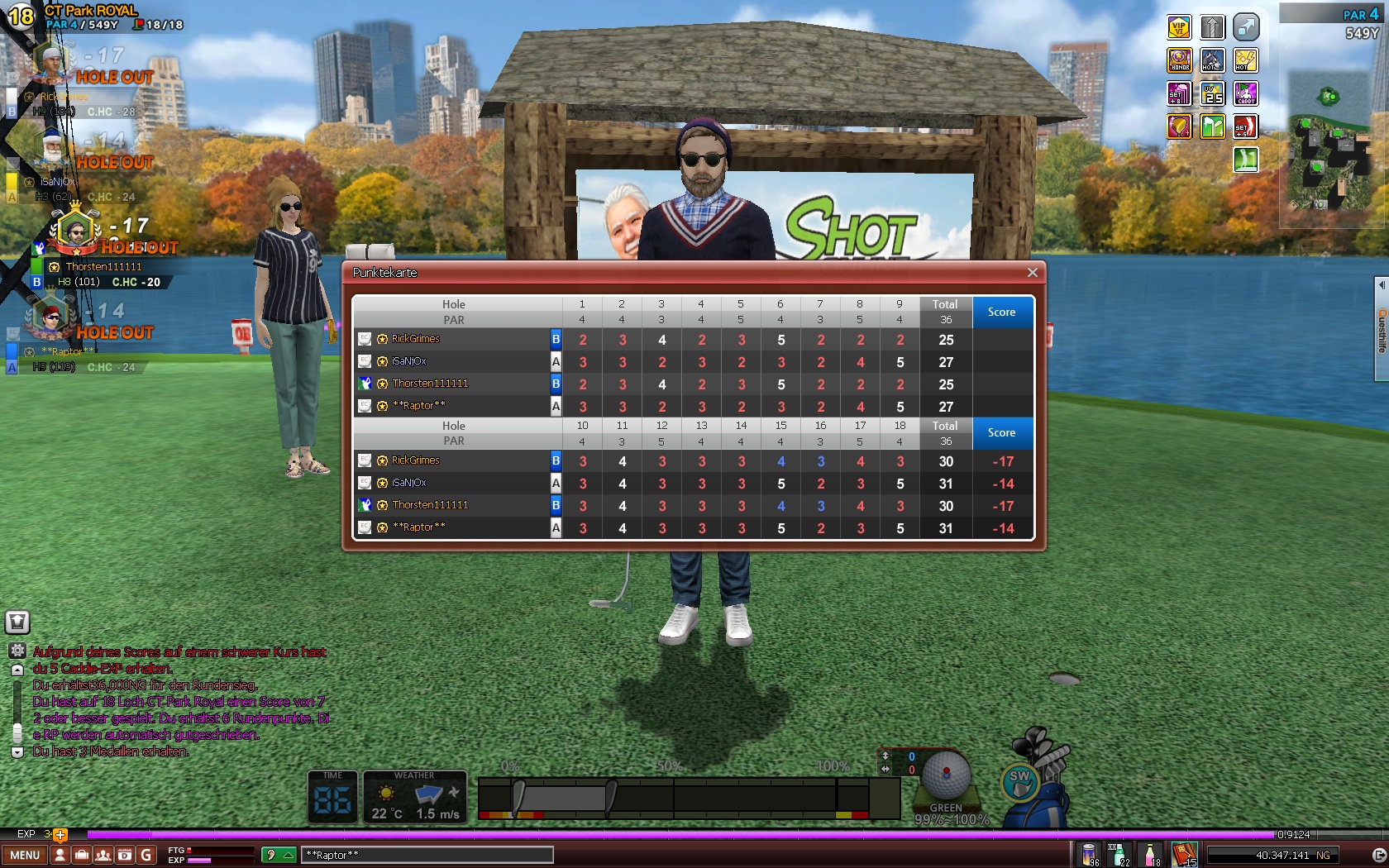Open the bag inventory icon
This screenshot has height=868, width=1389.
82,855
